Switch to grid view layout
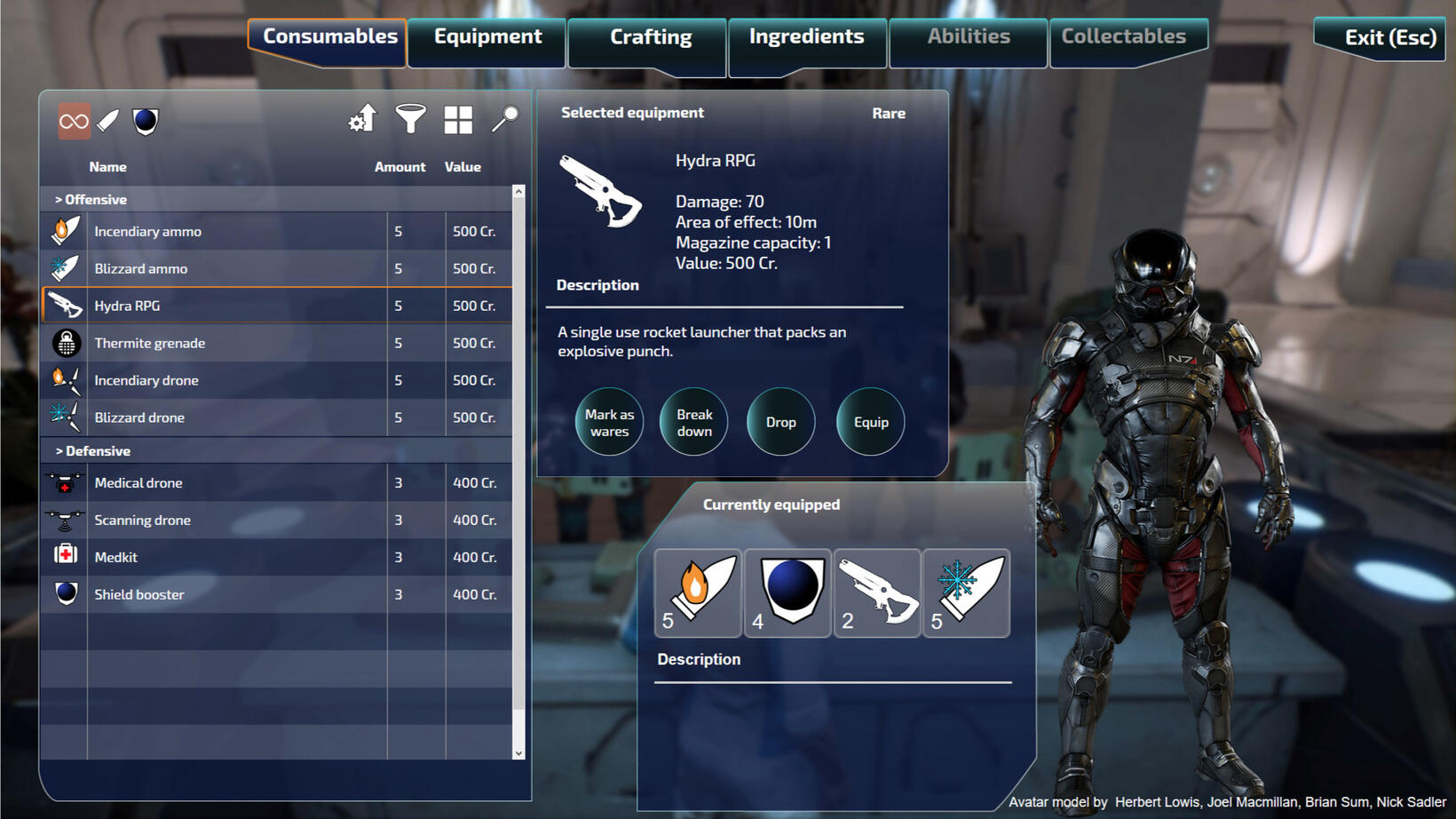 [458, 120]
